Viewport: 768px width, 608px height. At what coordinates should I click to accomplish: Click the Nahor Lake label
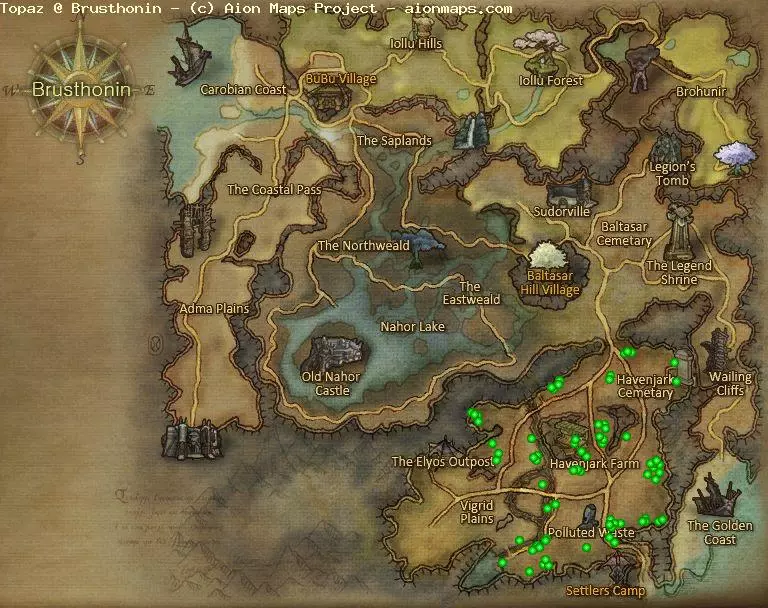pyautogui.click(x=412, y=327)
